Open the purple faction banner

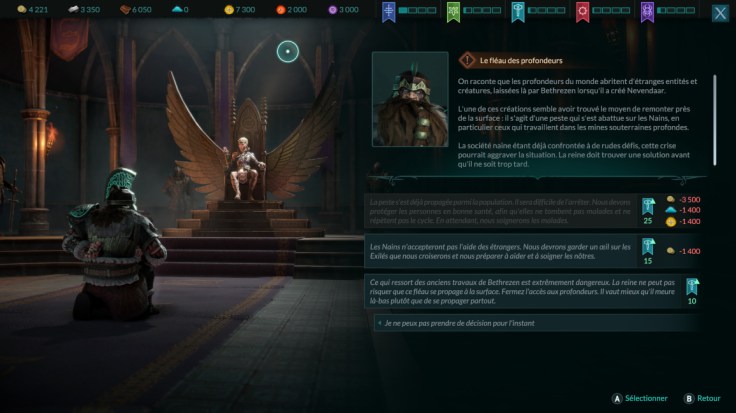tap(647, 12)
